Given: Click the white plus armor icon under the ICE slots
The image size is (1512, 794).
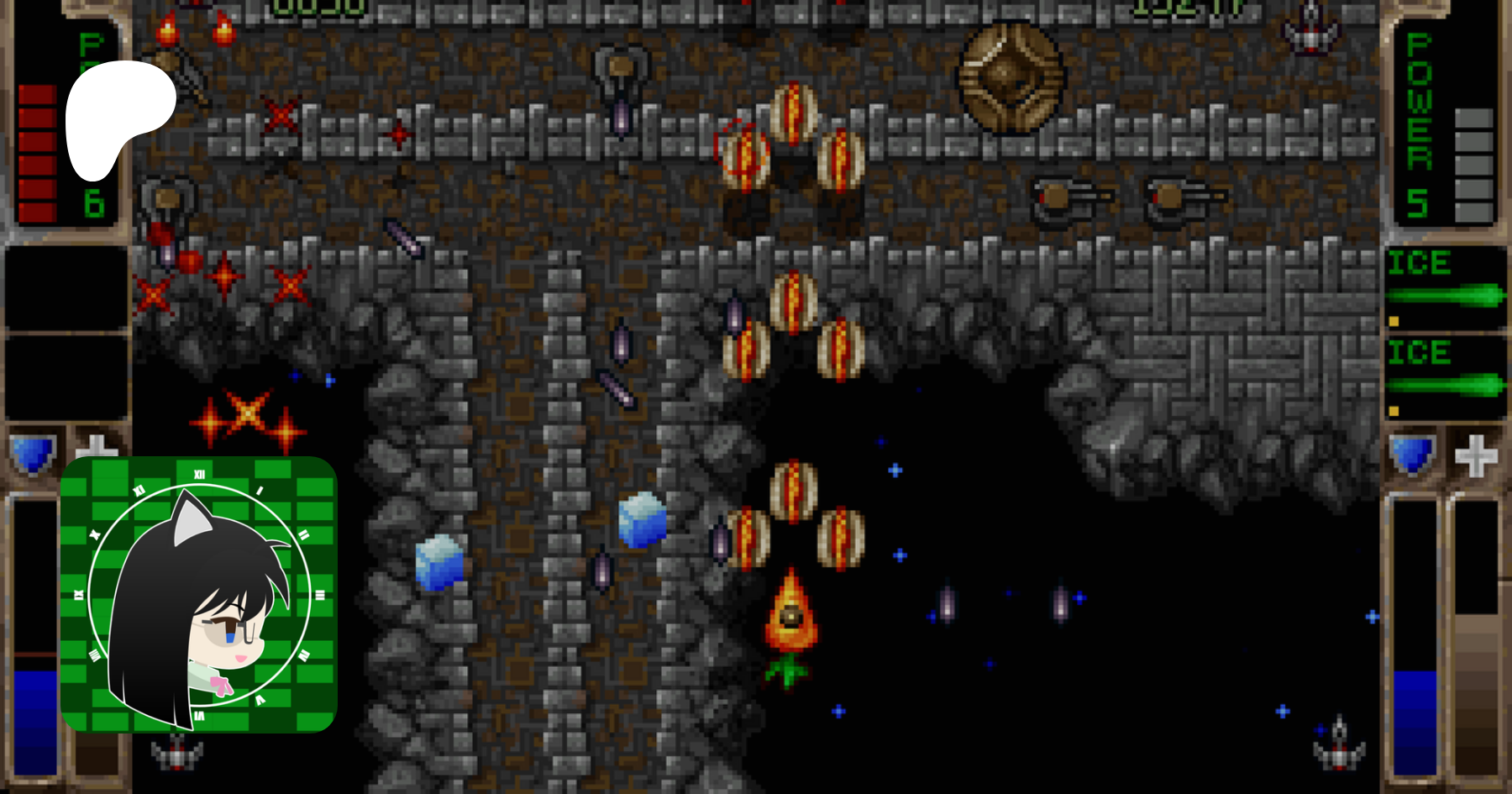Looking at the screenshot, I should [1476, 455].
